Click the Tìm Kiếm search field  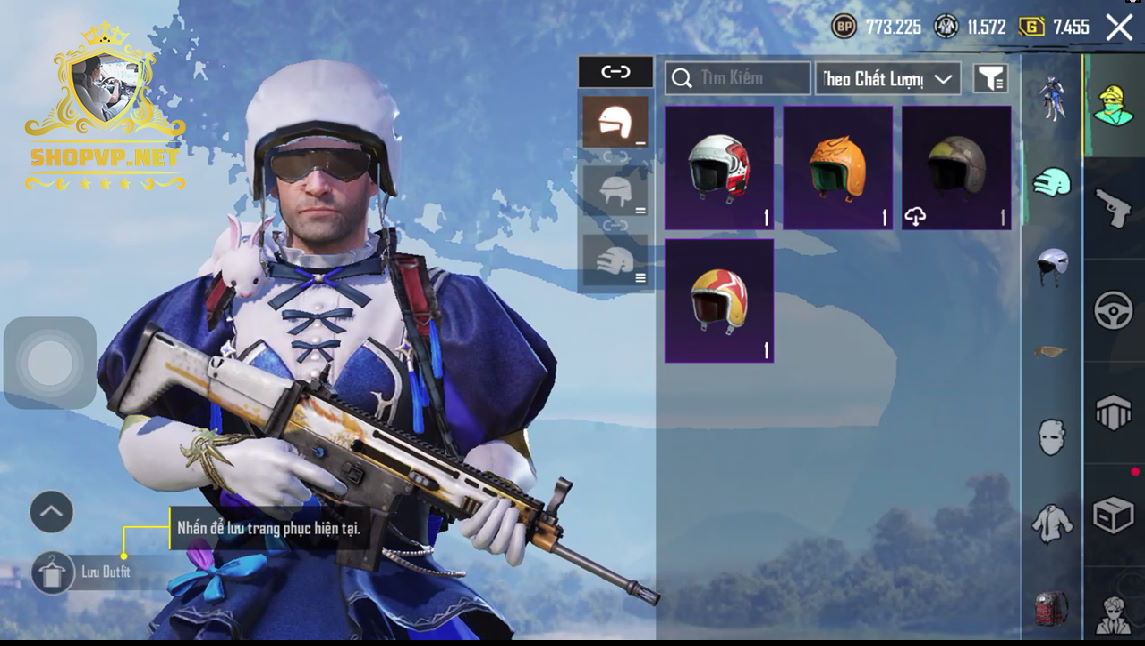click(738, 78)
